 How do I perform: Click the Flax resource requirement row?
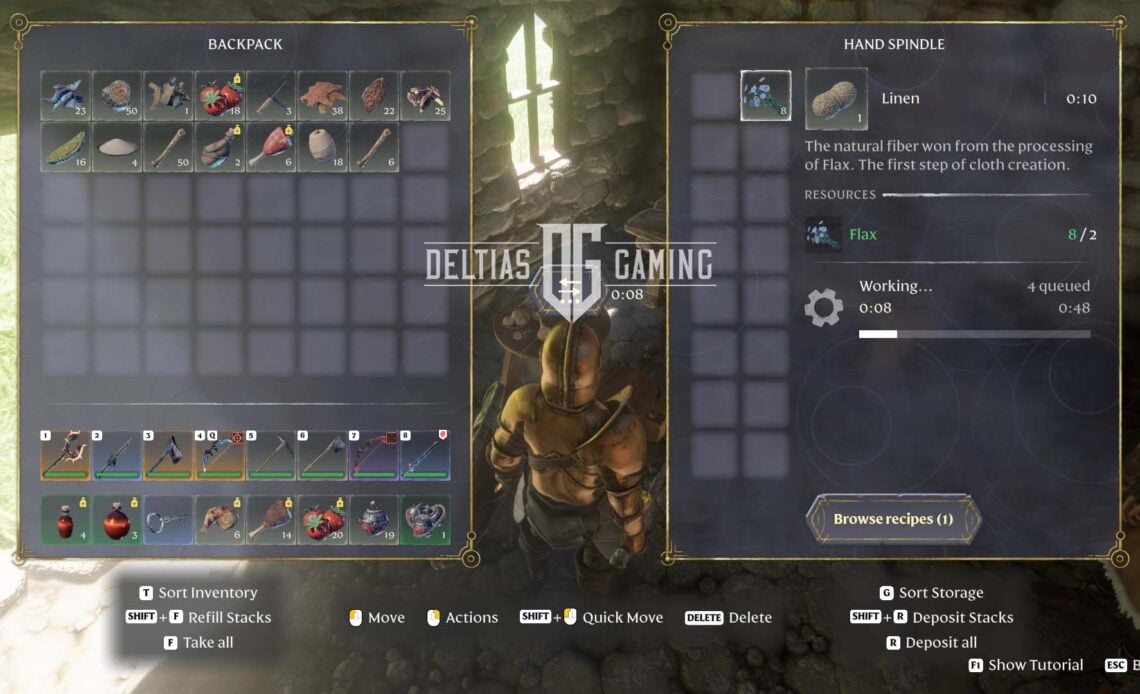(950, 235)
